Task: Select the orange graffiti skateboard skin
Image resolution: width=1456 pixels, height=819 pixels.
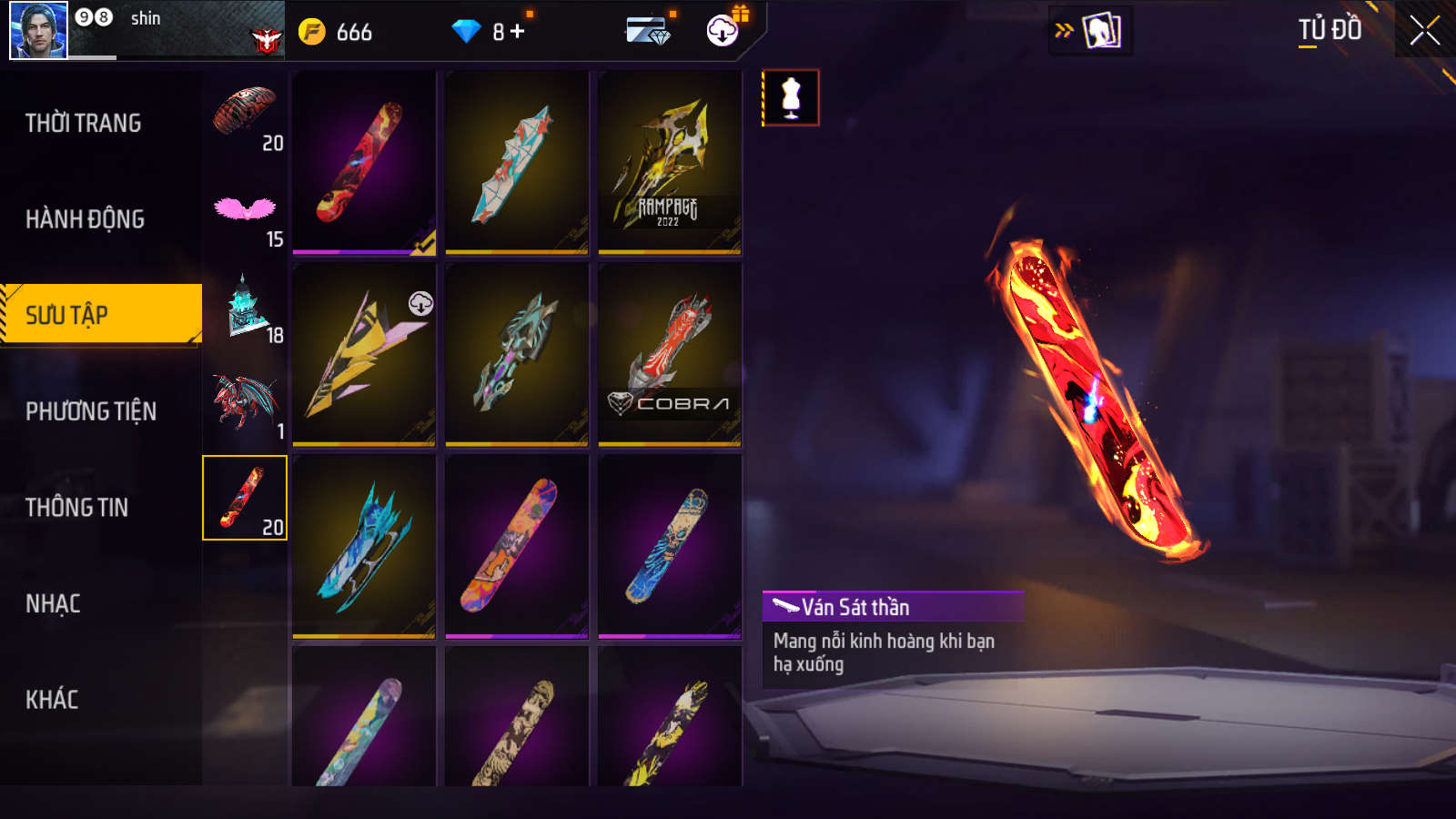Action: pyautogui.click(x=517, y=546)
